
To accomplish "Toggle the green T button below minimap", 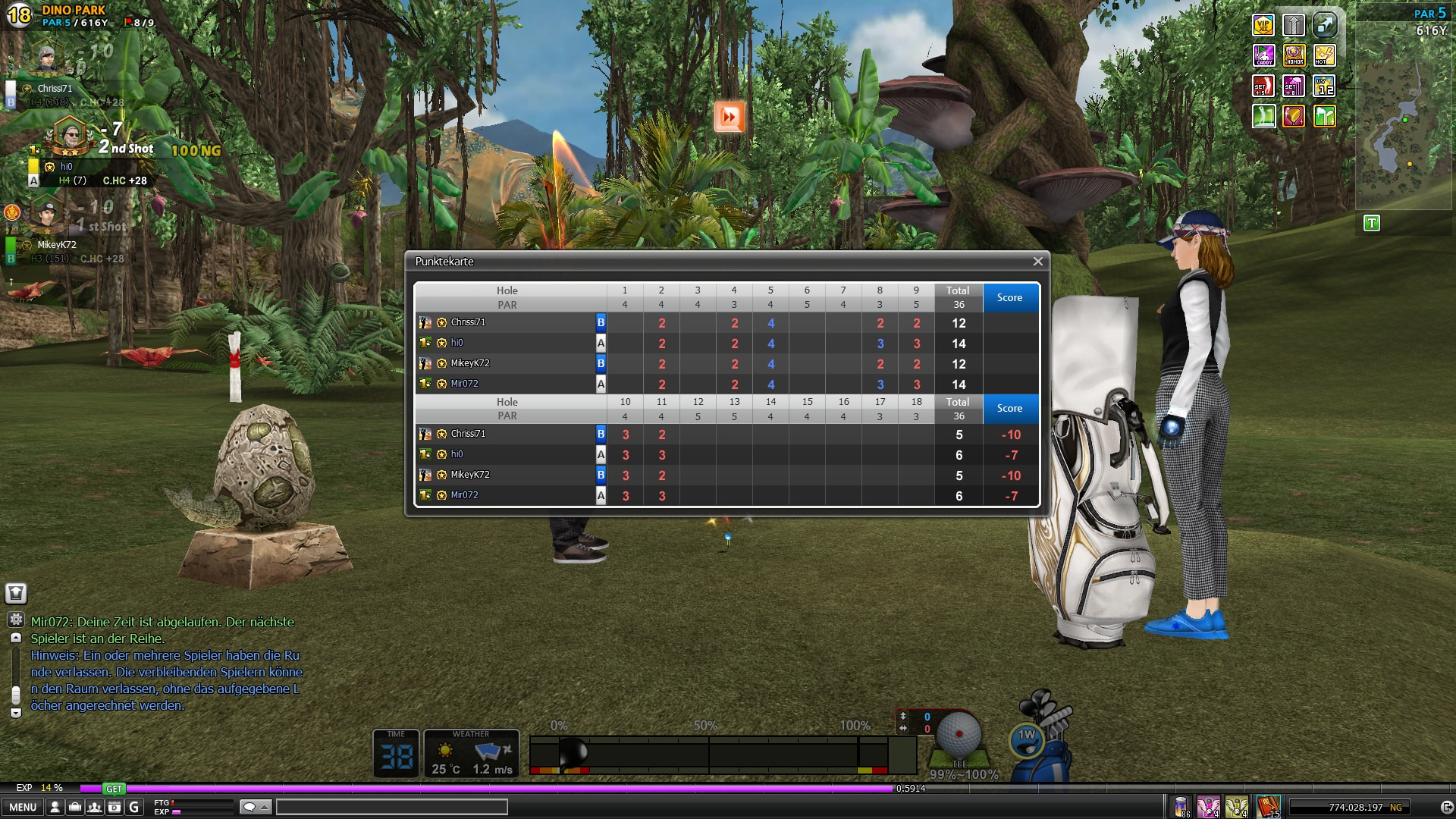I will [1371, 223].
